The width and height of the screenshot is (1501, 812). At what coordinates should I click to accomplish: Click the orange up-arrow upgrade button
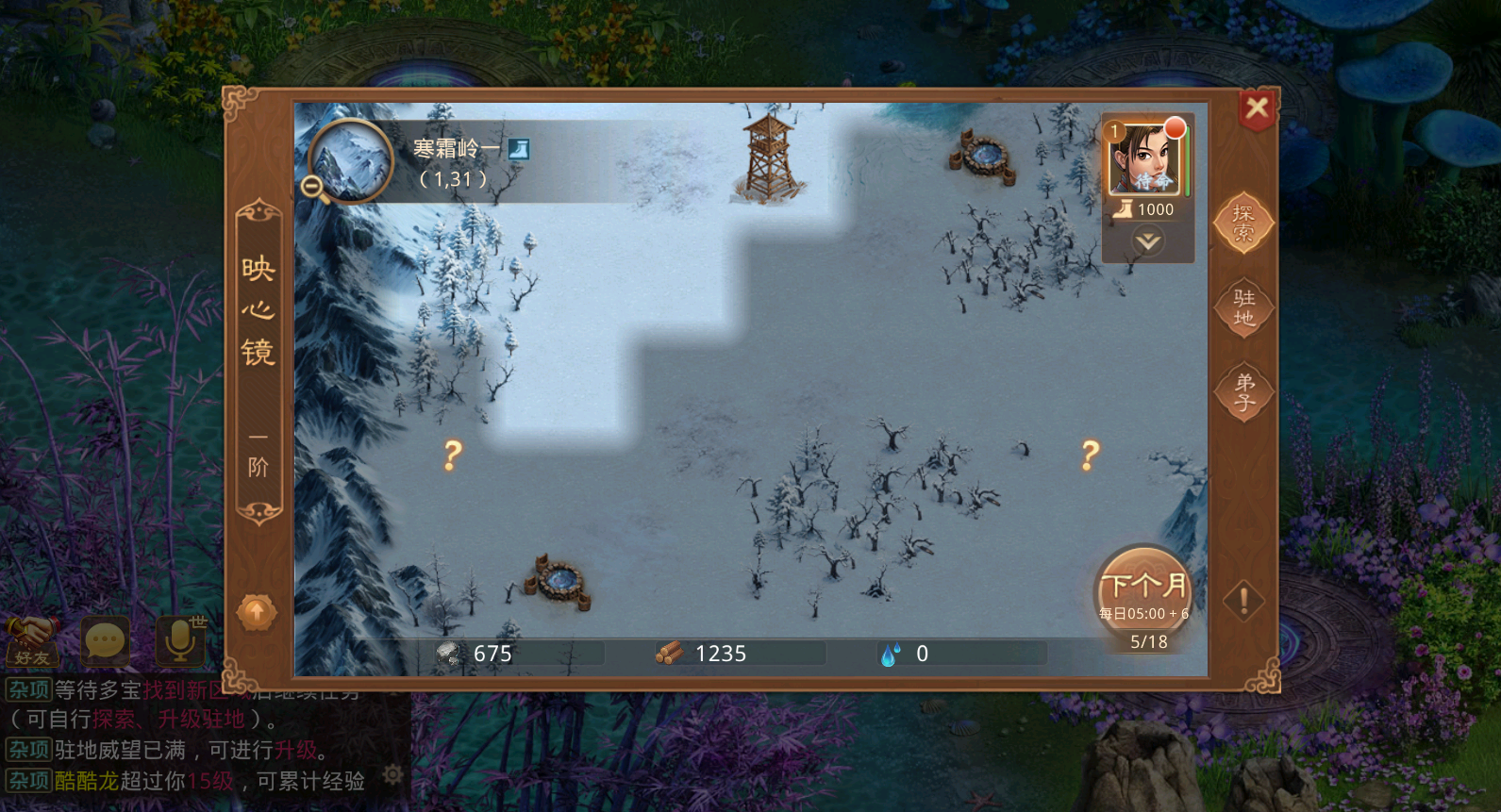coord(256,613)
